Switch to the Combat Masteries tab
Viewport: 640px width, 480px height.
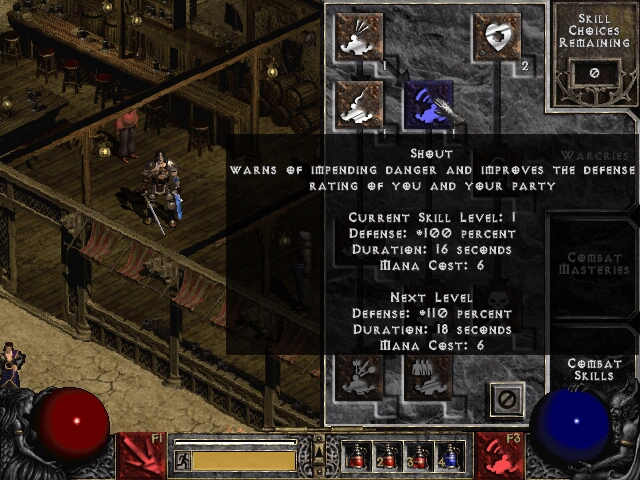[595, 264]
